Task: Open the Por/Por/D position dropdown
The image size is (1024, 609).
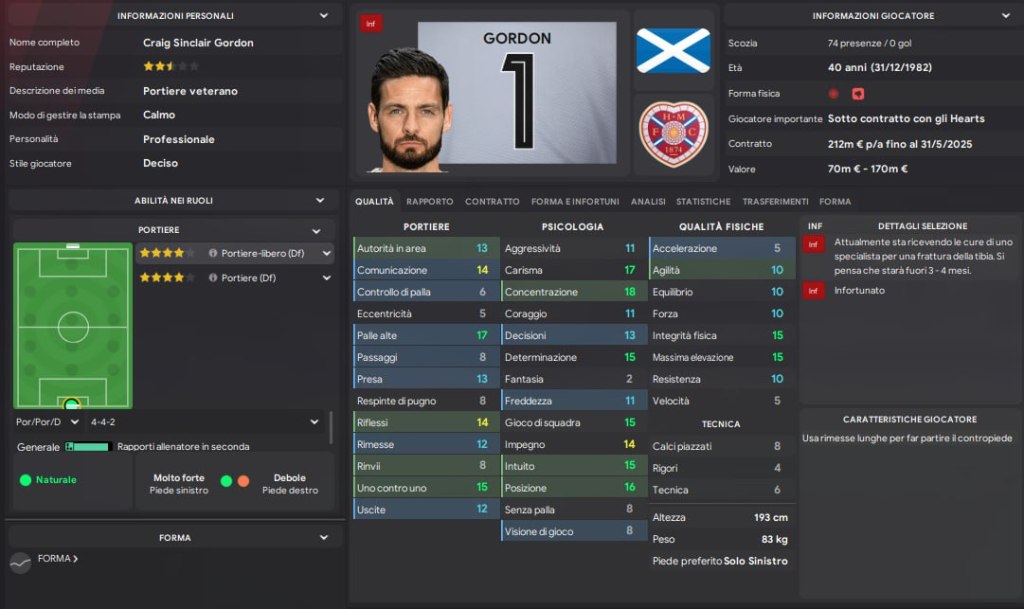Action: (75, 422)
